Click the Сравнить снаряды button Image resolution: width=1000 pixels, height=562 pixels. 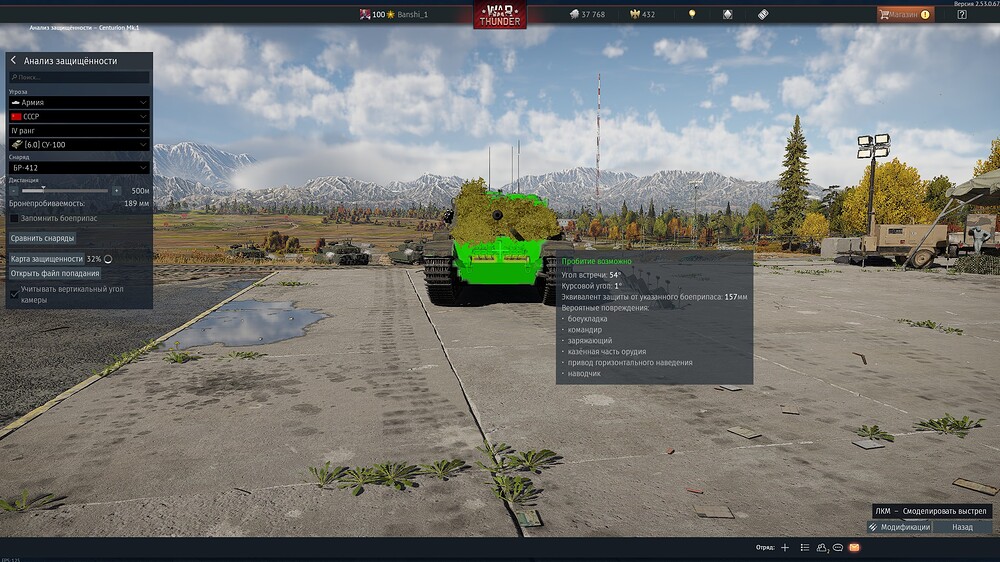point(42,238)
